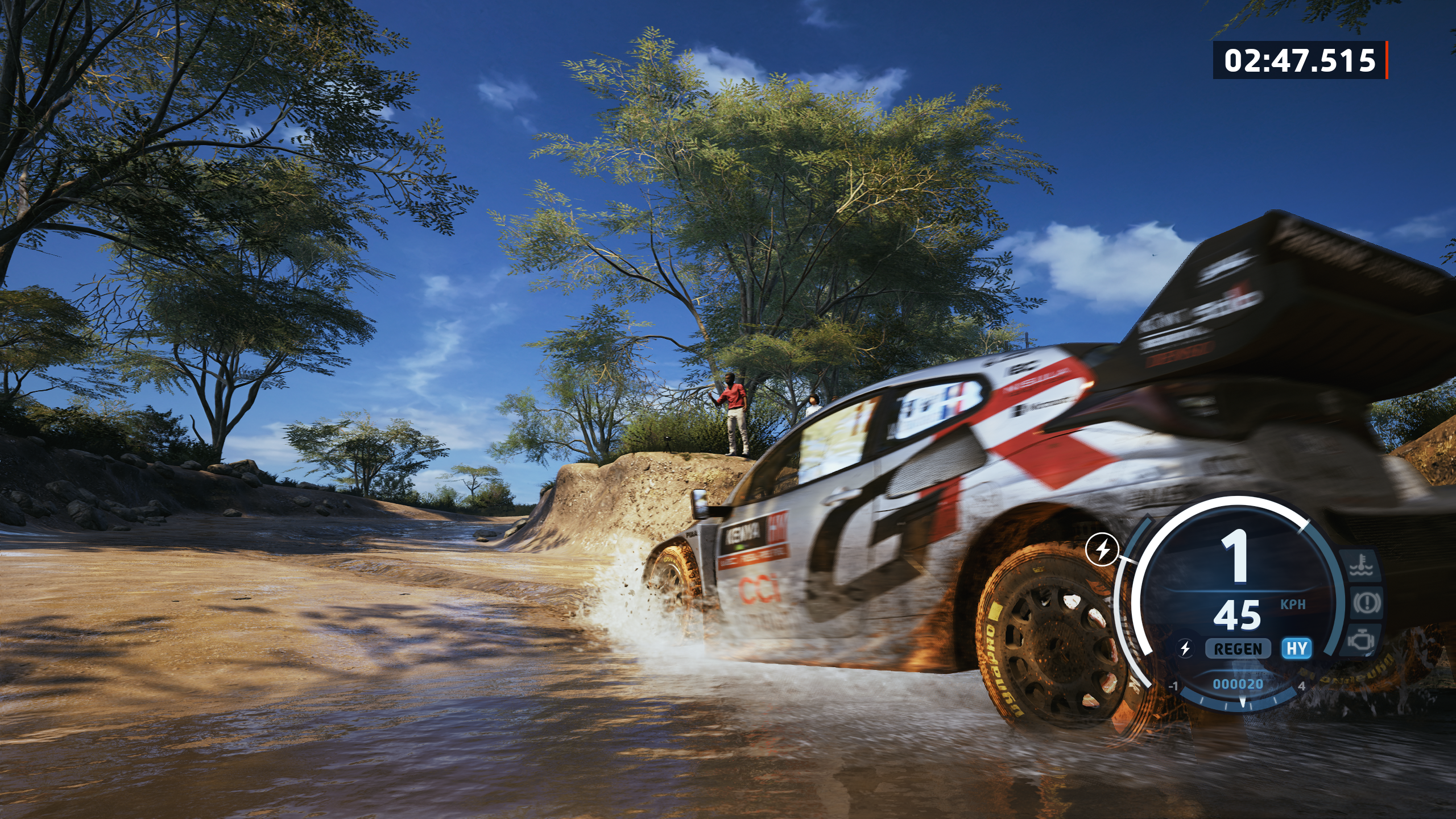Select the blue HY hybrid badge
The width and height of the screenshot is (1456, 819).
point(1296,648)
